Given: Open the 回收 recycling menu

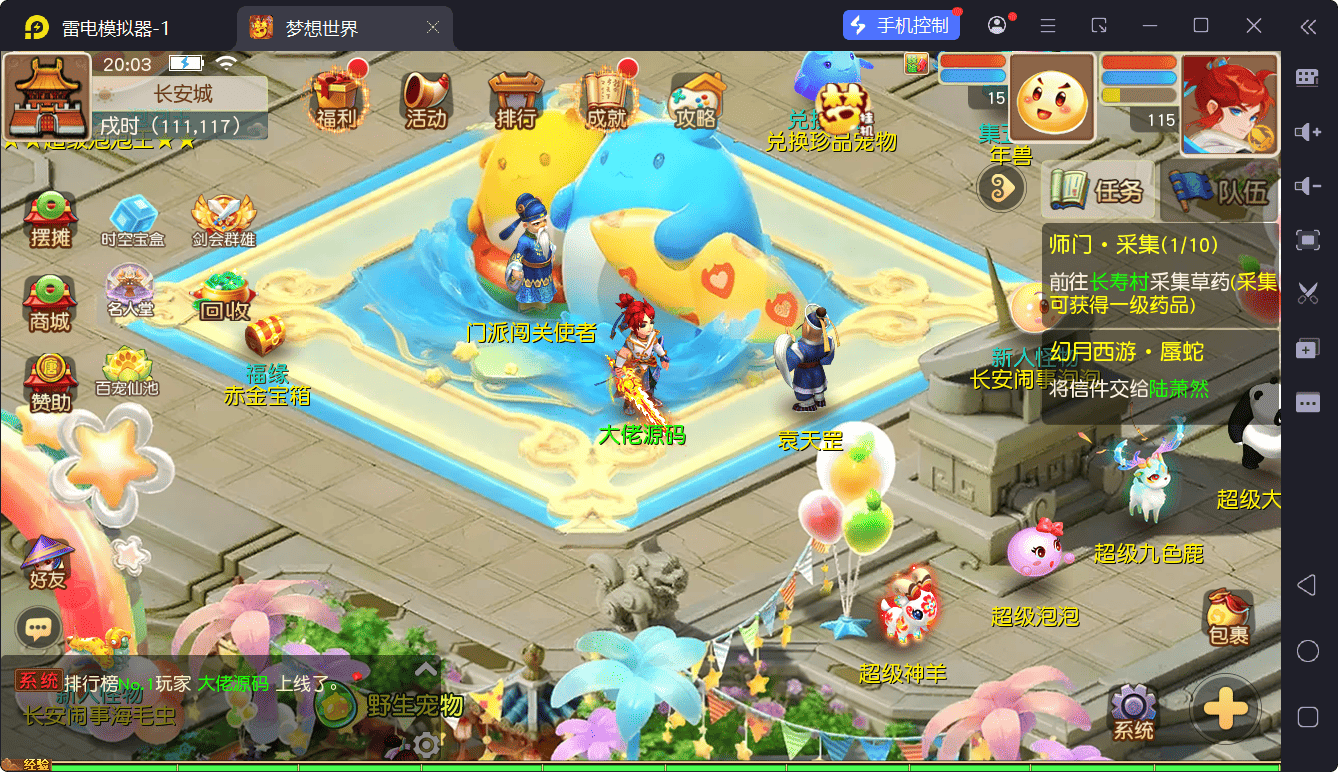Looking at the screenshot, I should (x=224, y=295).
